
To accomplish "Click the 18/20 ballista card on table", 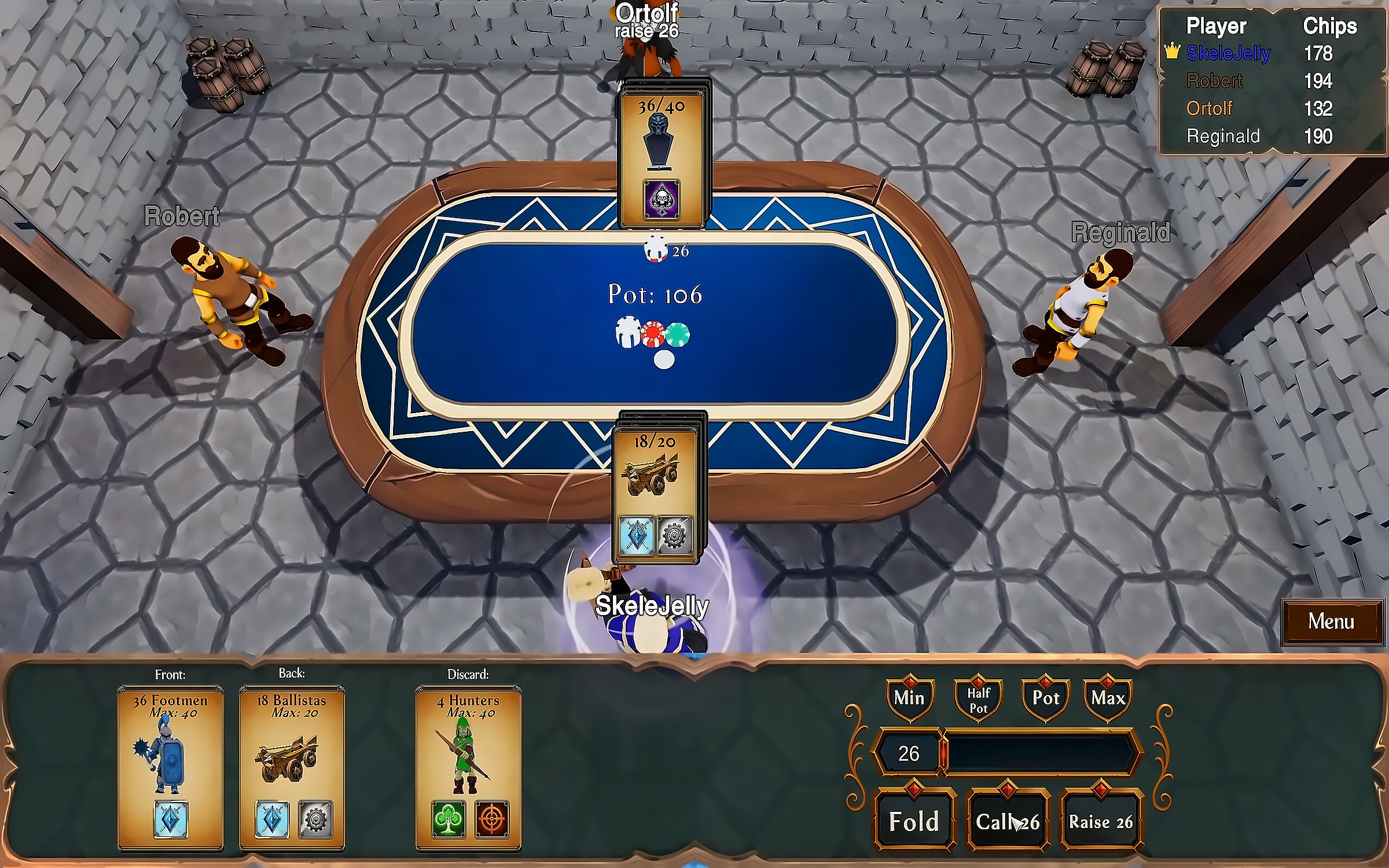I will tap(656, 495).
